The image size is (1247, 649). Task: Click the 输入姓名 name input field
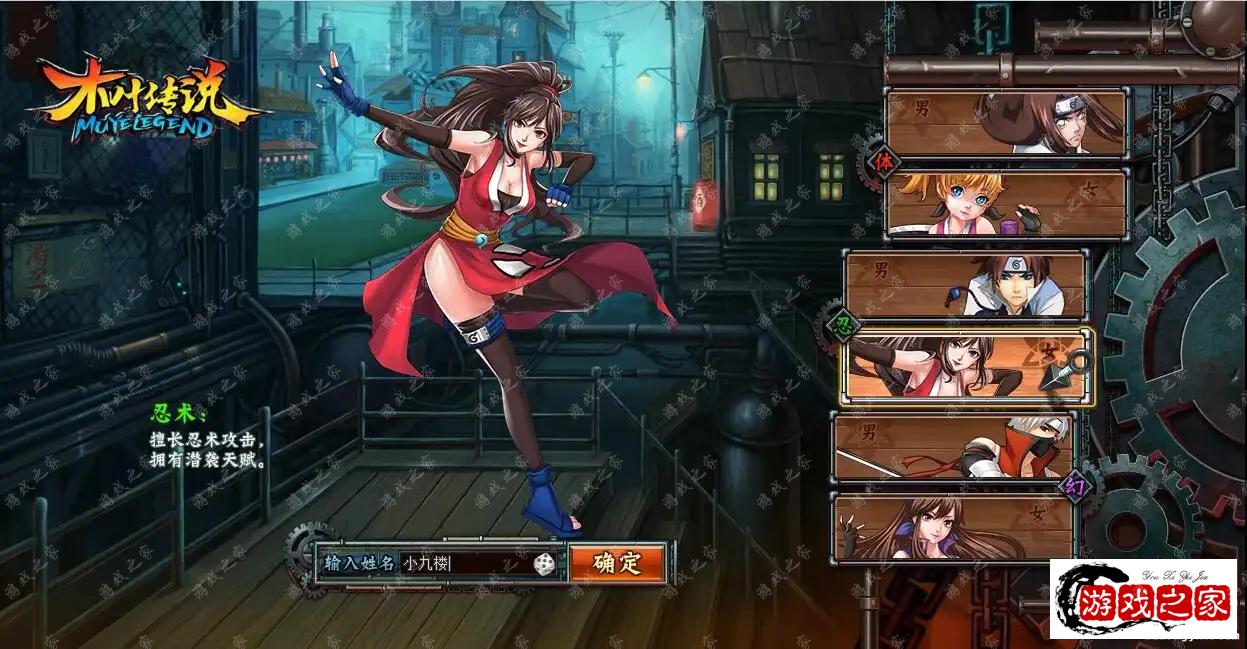[x=463, y=564]
